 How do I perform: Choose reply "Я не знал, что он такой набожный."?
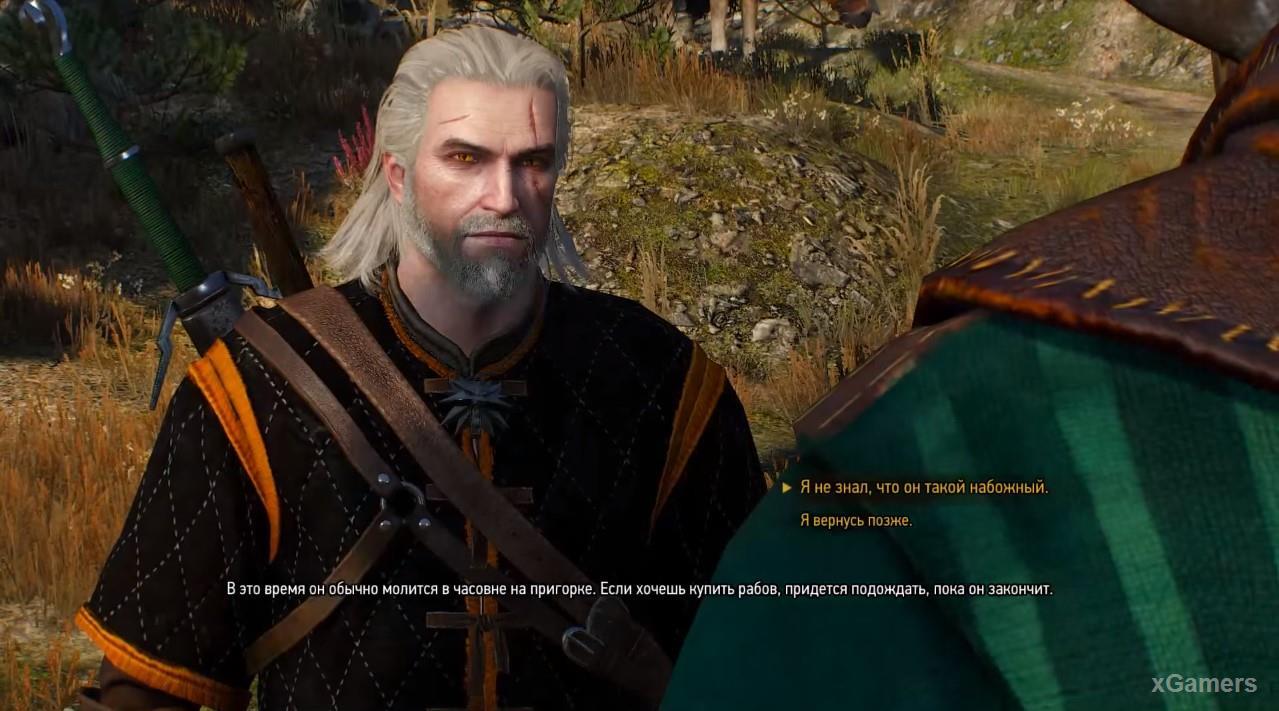(923, 488)
